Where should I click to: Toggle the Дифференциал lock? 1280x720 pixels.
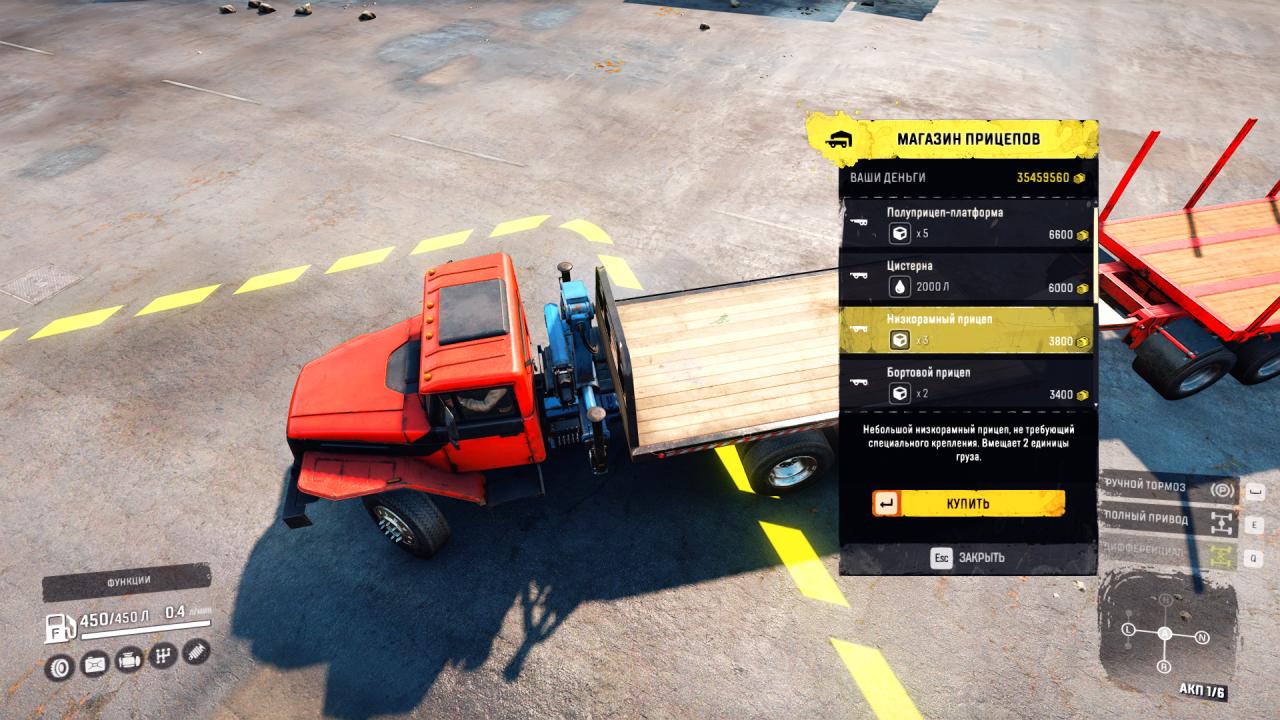(1169, 552)
